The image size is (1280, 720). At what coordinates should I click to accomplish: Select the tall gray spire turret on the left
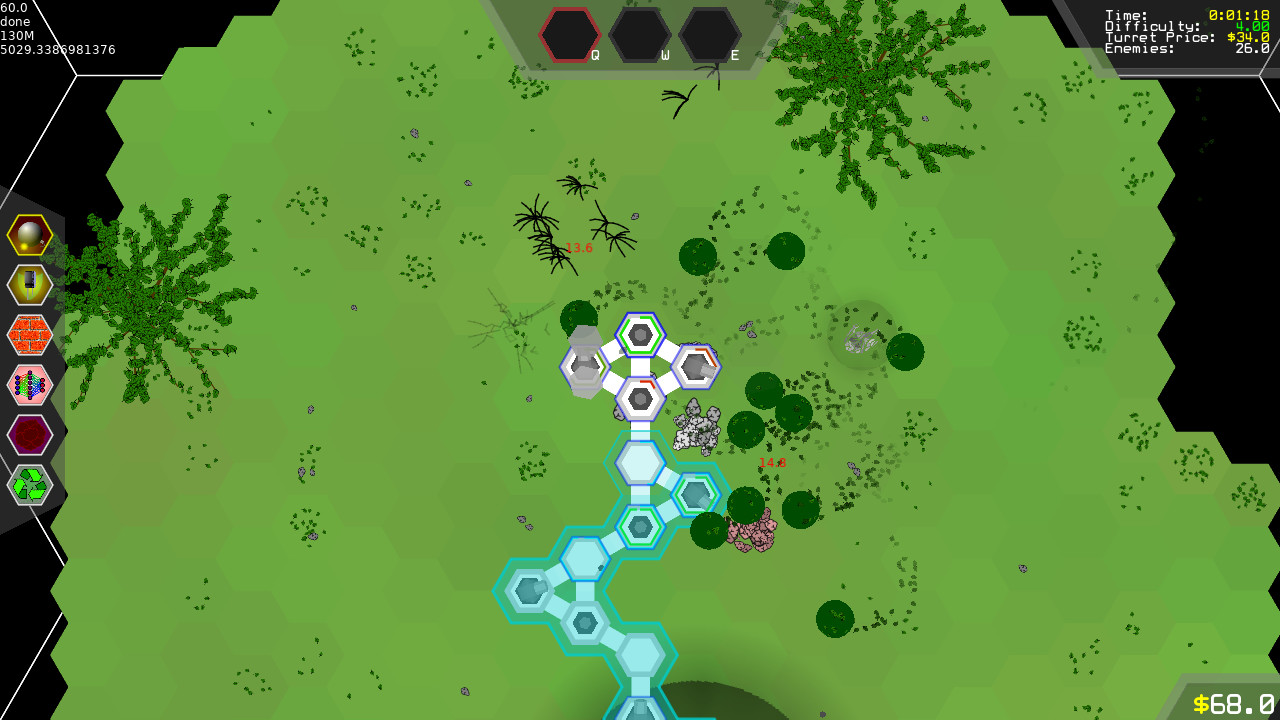pos(583,365)
